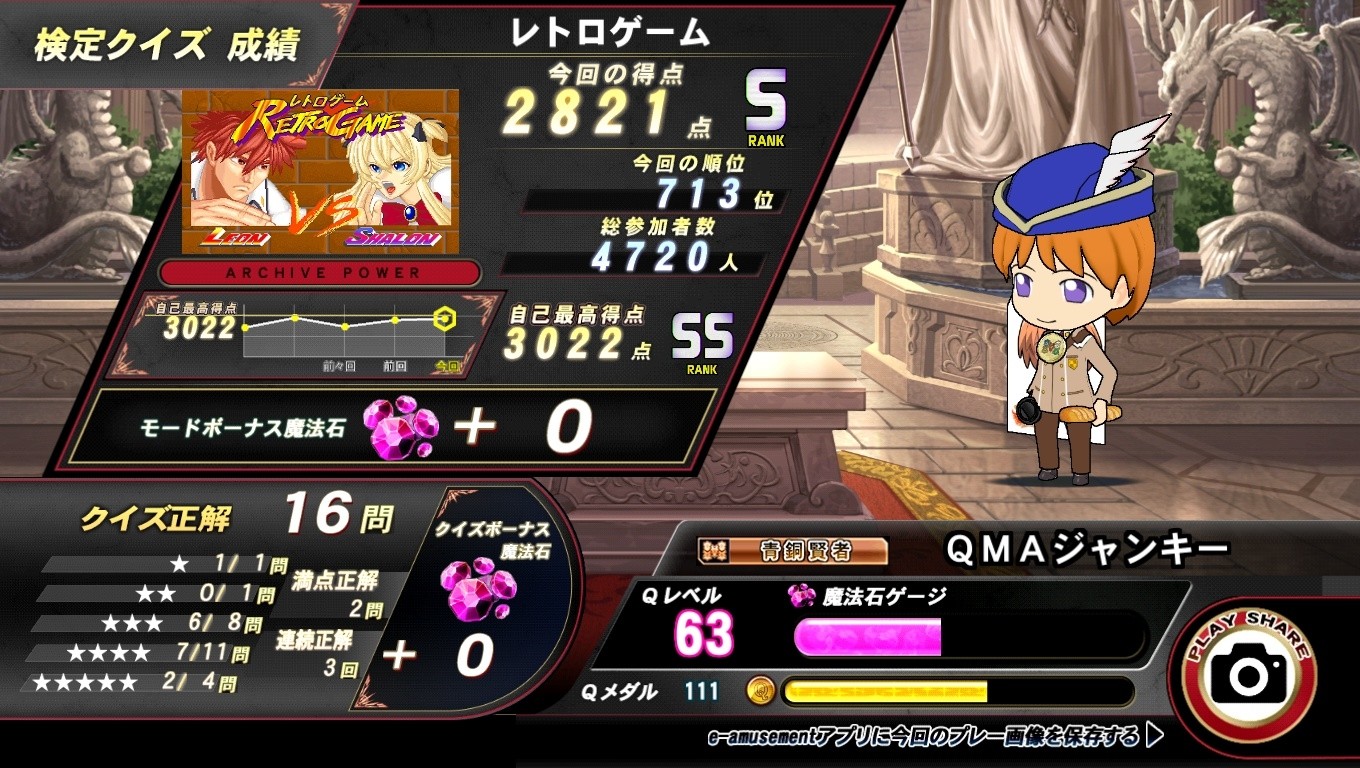
Task: Tap the PLAY SHARE camera button
Action: point(1248,674)
